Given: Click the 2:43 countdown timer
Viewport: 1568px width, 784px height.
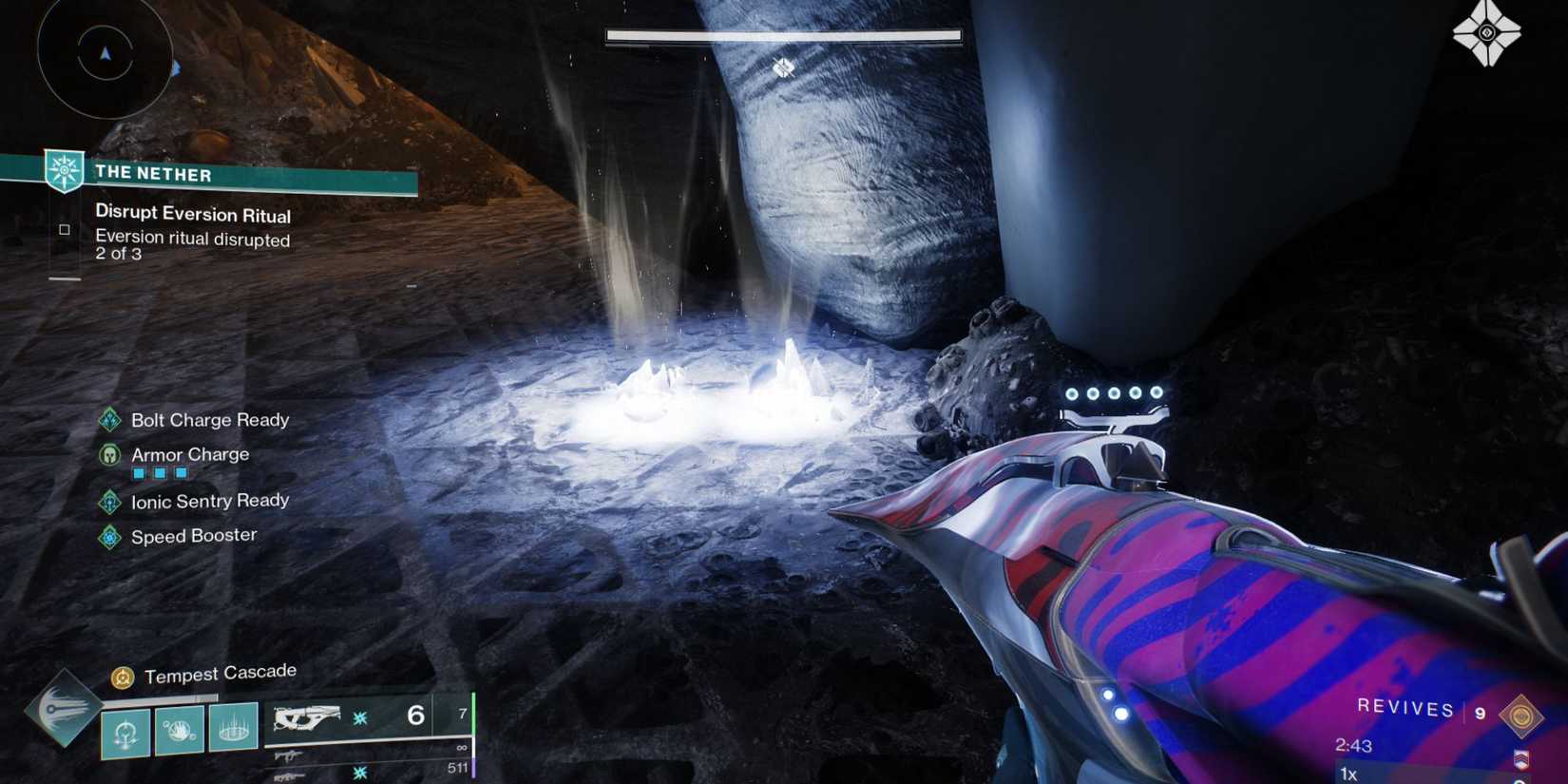Looking at the screenshot, I should coord(1355,745).
